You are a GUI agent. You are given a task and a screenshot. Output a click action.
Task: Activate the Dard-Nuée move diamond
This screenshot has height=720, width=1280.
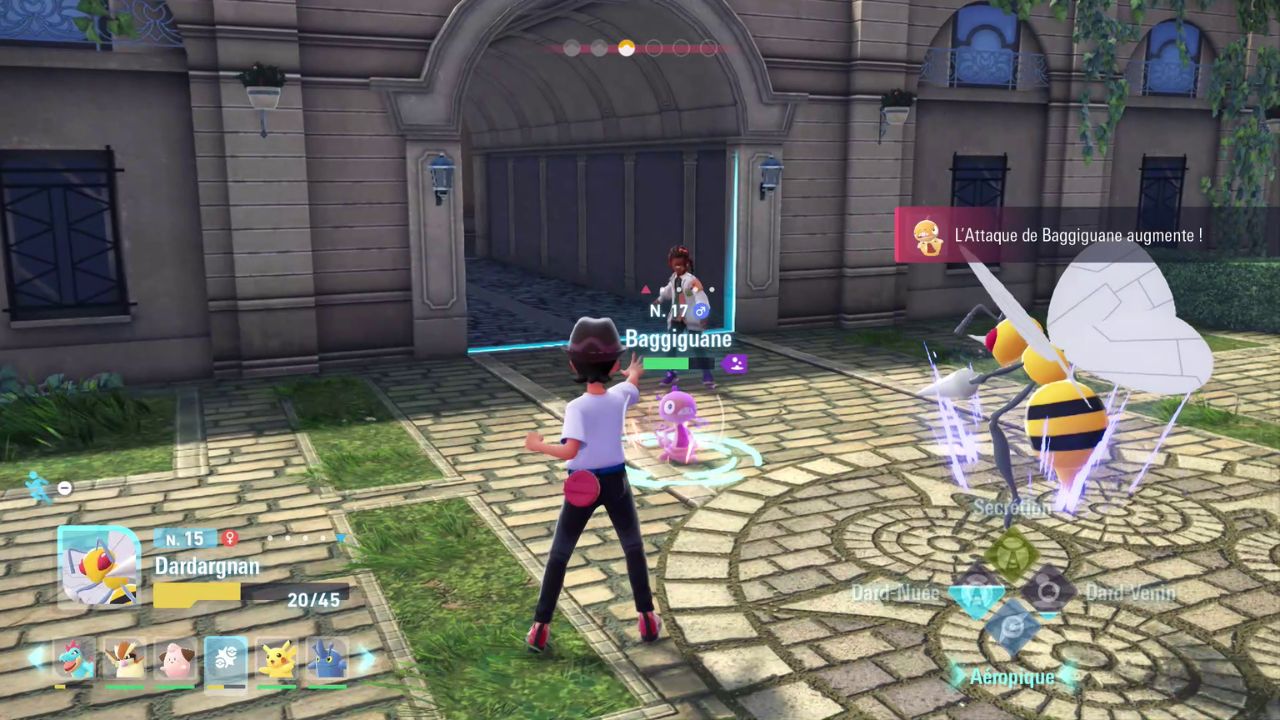(976, 590)
